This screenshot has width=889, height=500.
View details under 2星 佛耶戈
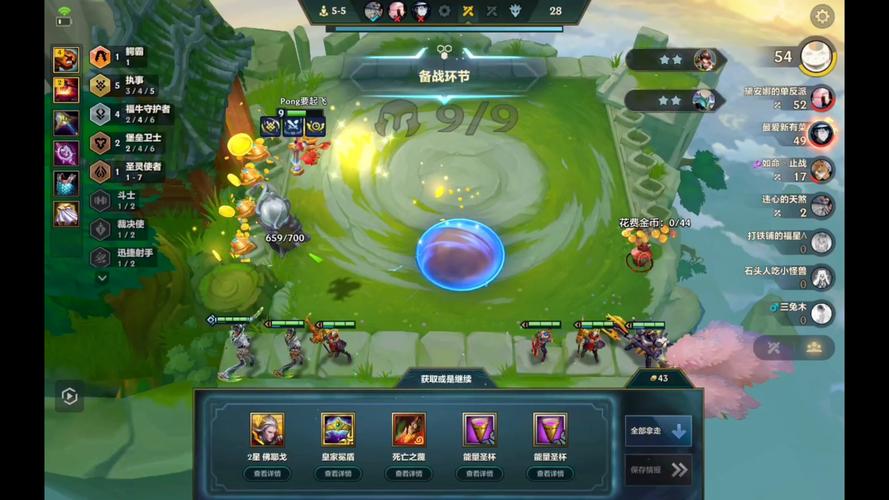267,474
